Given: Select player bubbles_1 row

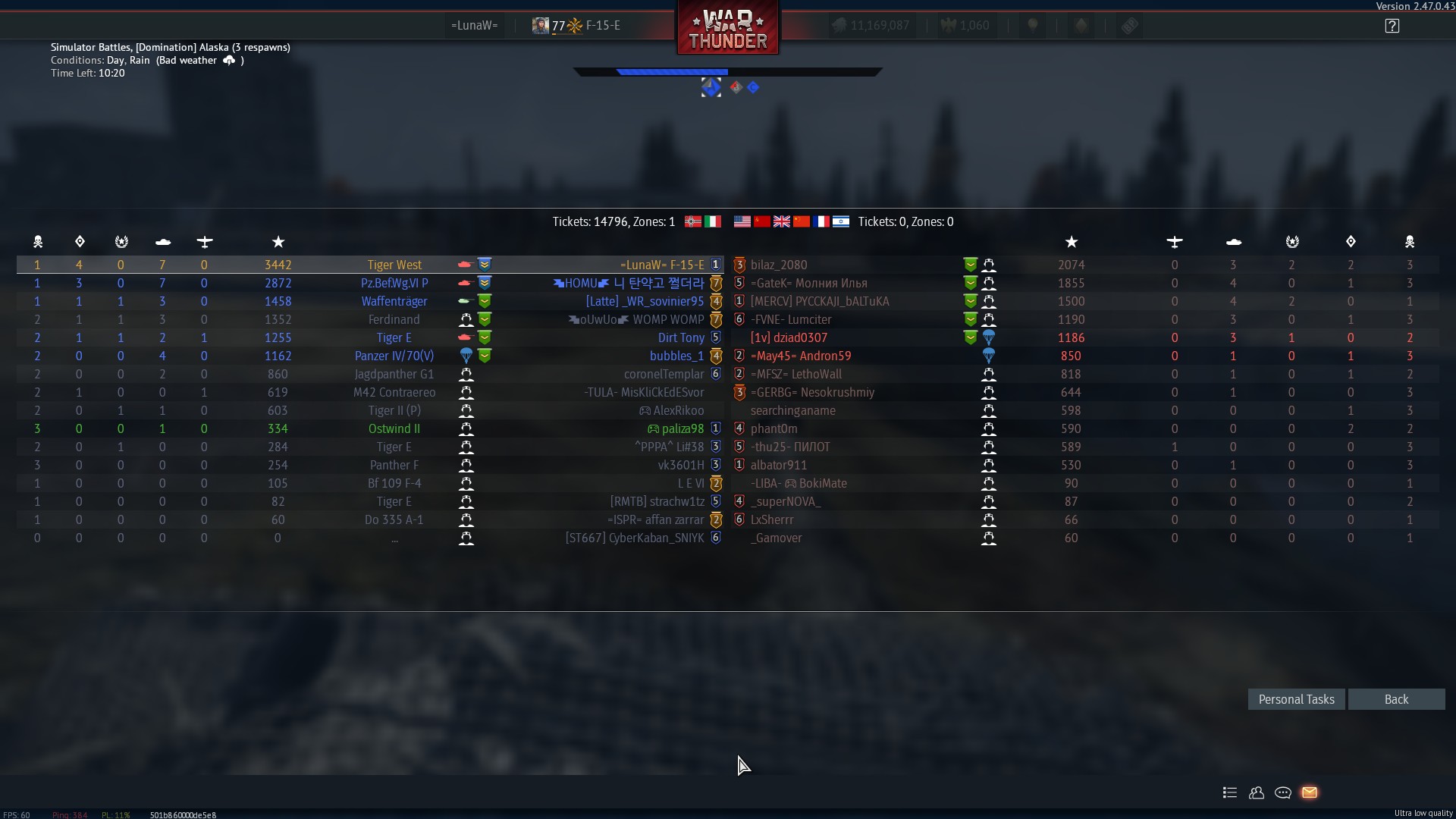Looking at the screenshot, I should coord(676,356).
